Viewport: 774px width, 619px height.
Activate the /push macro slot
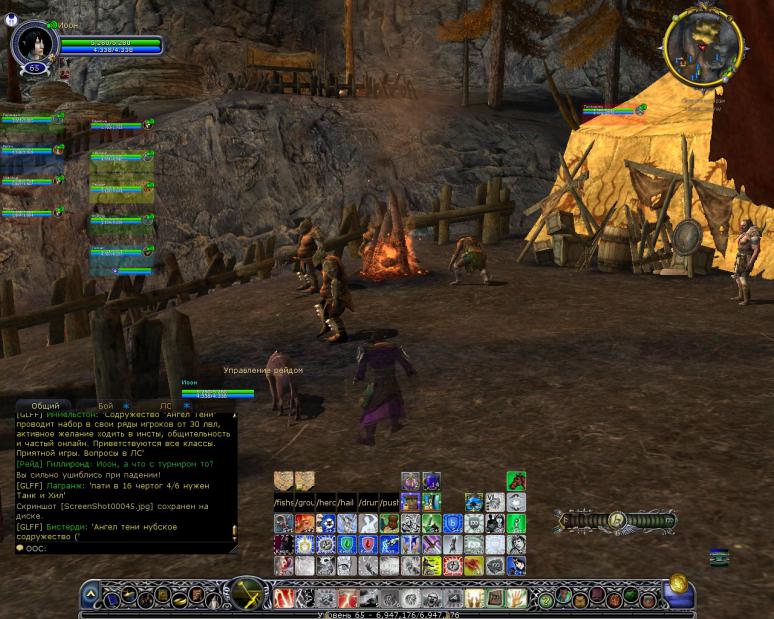tap(390, 502)
